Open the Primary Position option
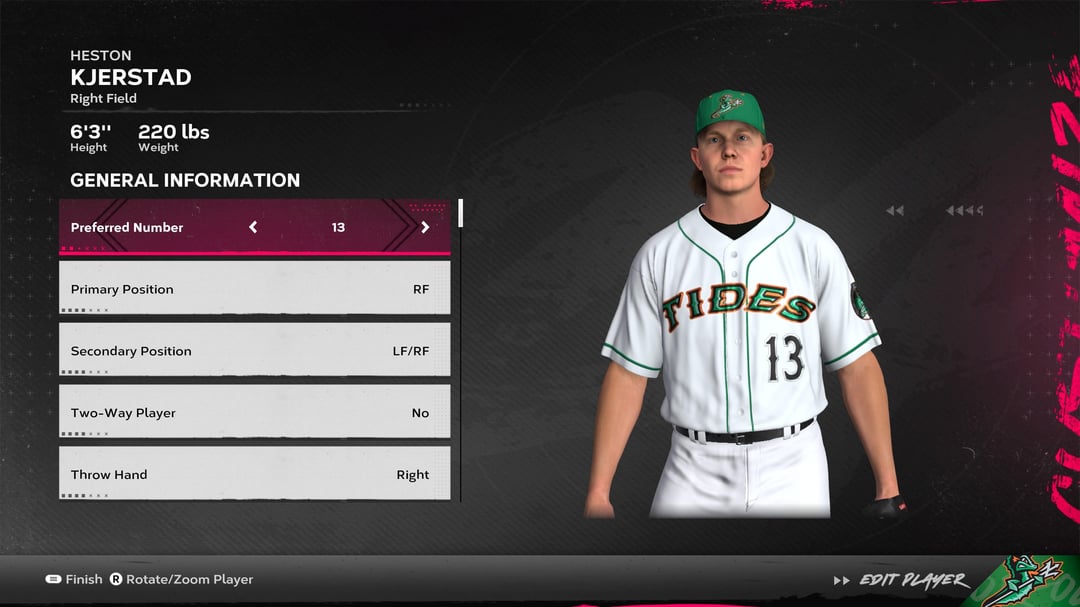 point(254,289)
